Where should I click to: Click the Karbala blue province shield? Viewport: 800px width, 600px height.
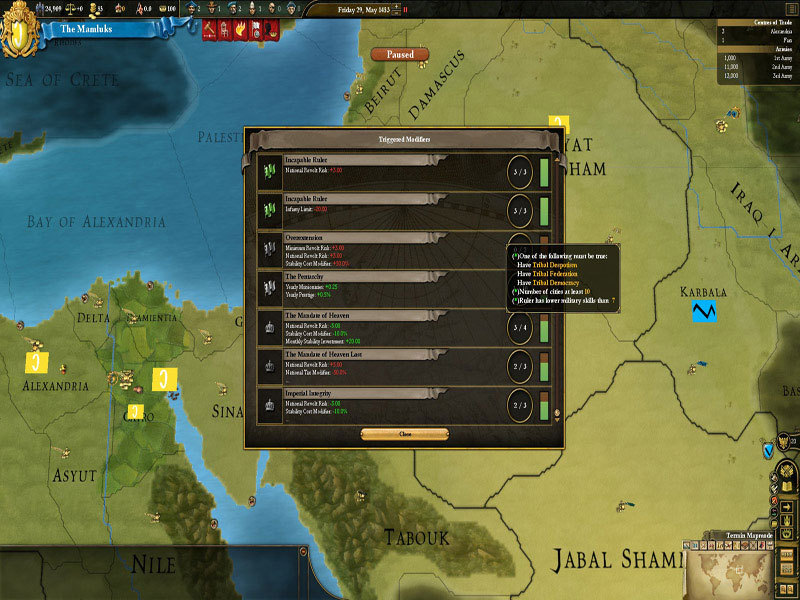click(x=704, y=311)
